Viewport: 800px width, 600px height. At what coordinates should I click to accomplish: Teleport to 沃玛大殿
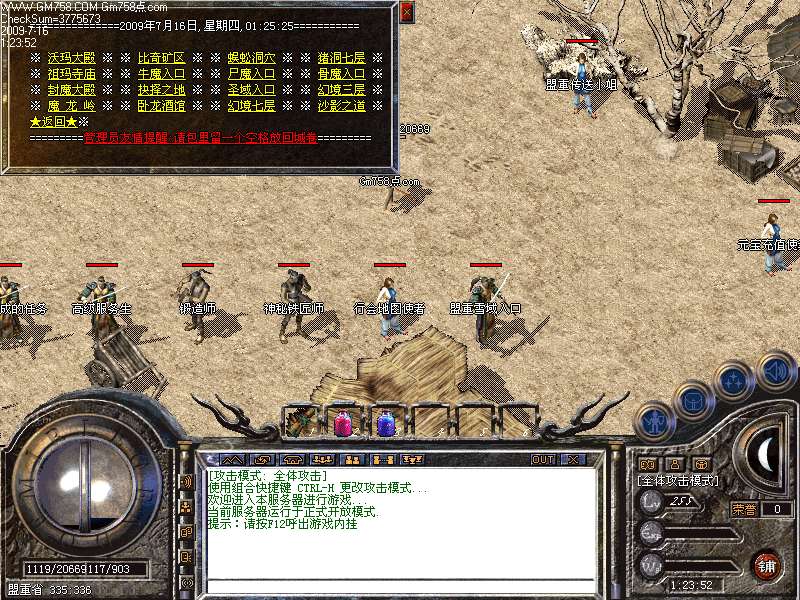point(71,58)
